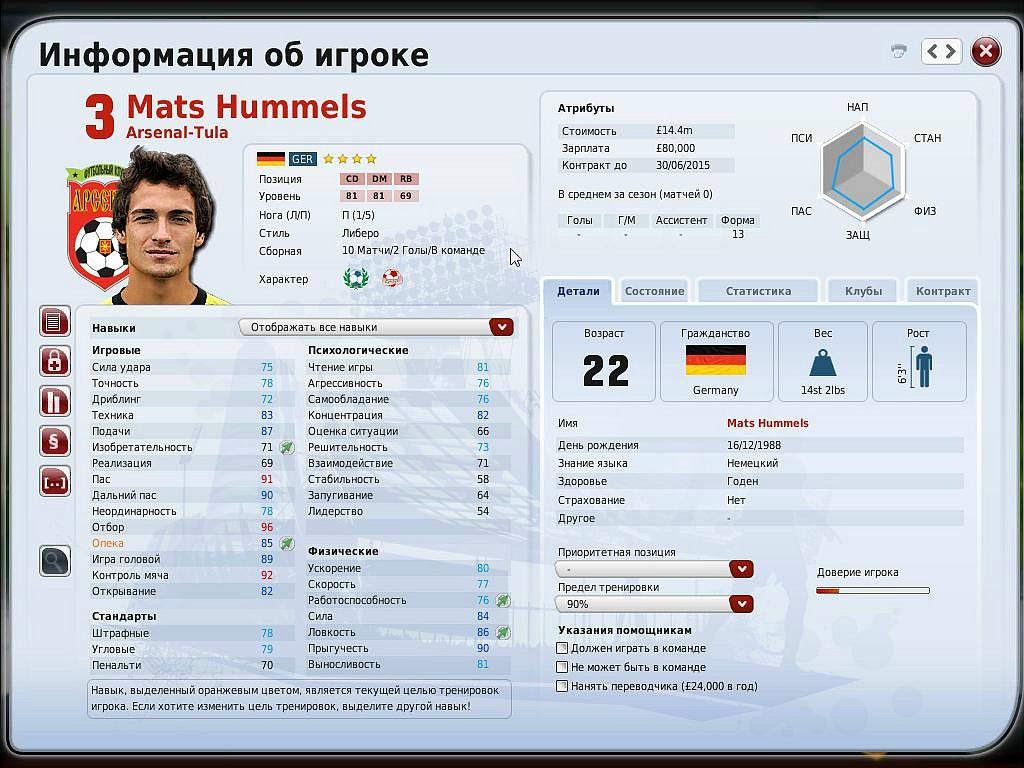
Task: Click the document list sidebar icon
Action: [x=55, y=321]
